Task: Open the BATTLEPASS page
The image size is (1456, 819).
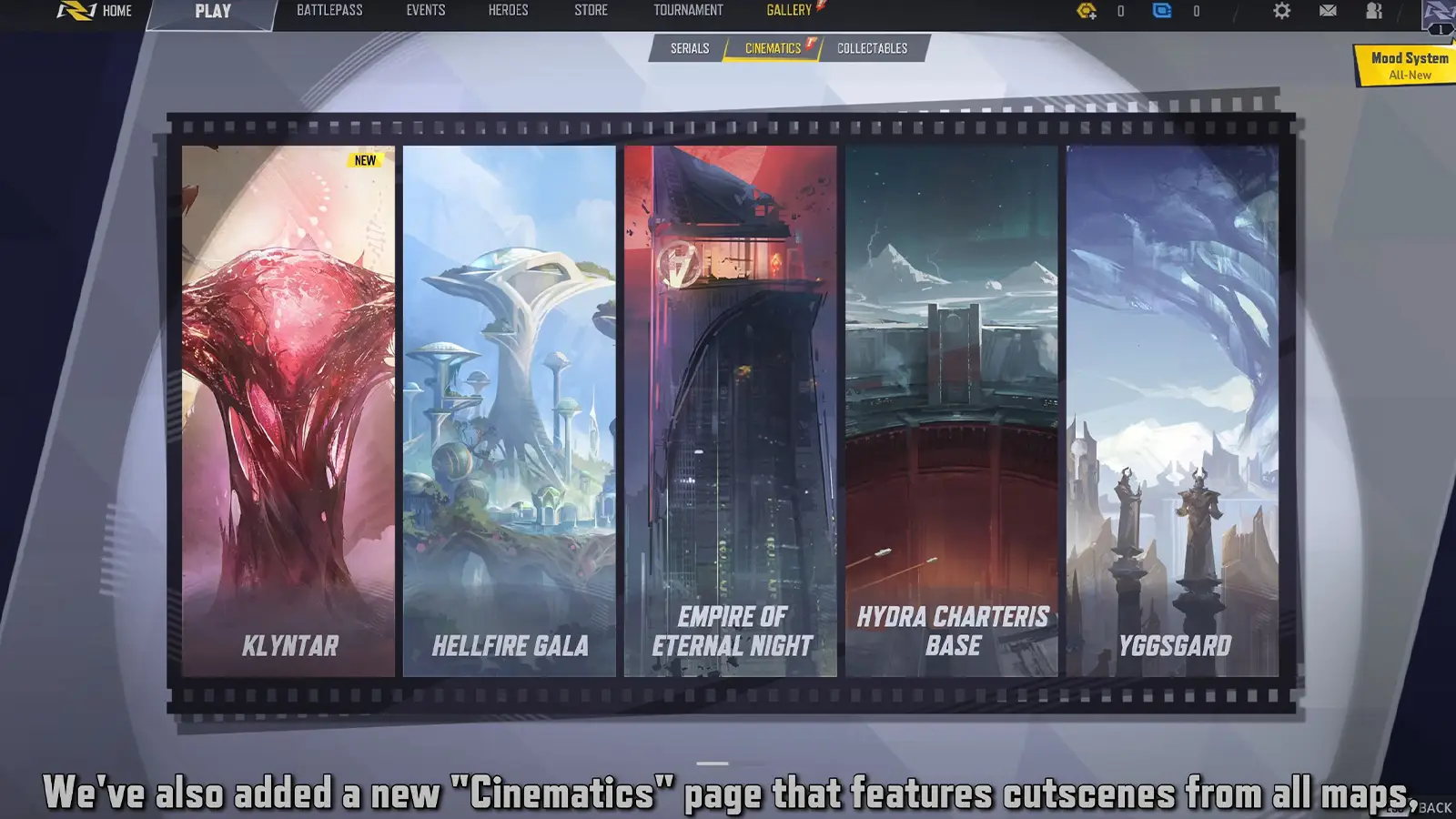Action: [330, 11]
